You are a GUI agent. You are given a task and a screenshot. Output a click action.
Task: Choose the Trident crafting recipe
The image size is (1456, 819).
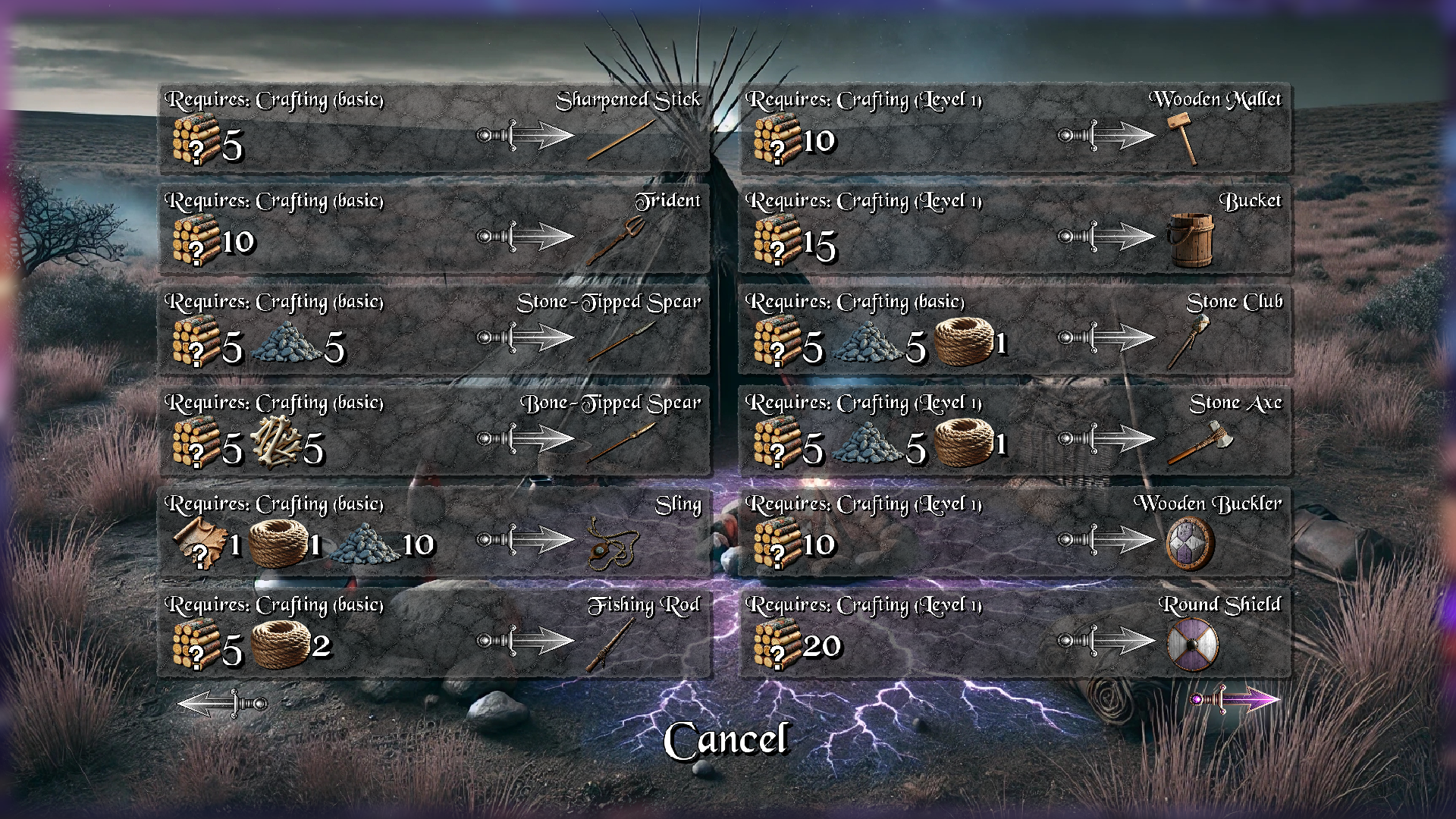[x=434, y=230]
